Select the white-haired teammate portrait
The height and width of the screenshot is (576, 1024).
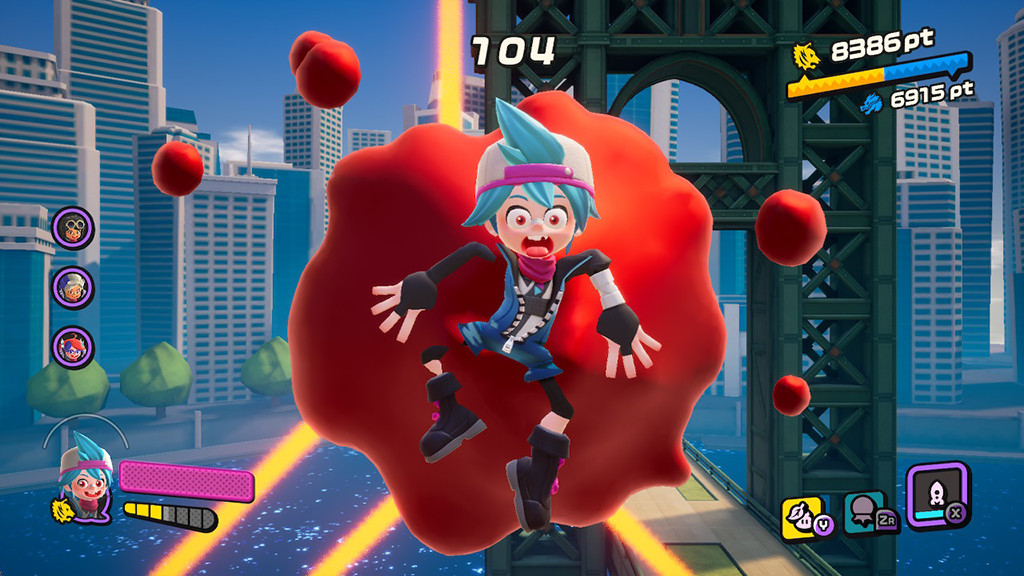73,288
